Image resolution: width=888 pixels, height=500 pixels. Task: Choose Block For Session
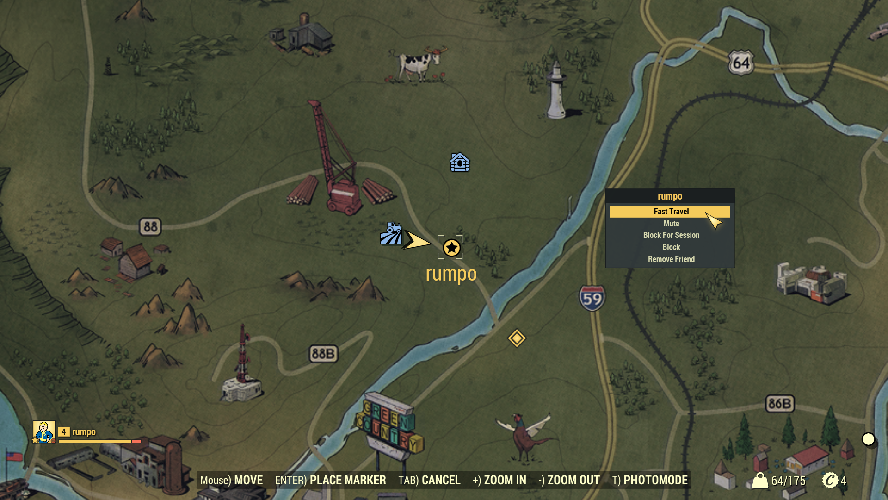tap(670, 236)
